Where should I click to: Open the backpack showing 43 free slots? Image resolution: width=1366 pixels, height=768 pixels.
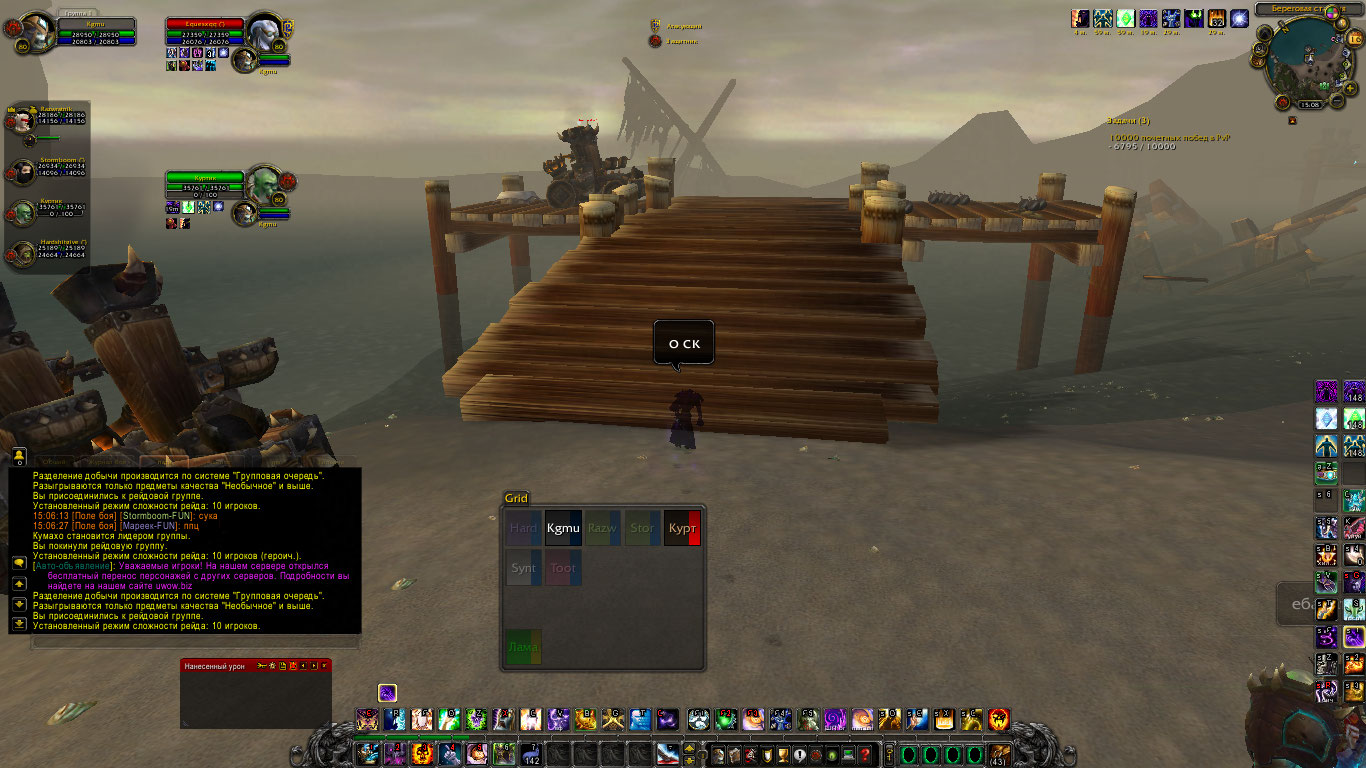tap(1001, 753)
